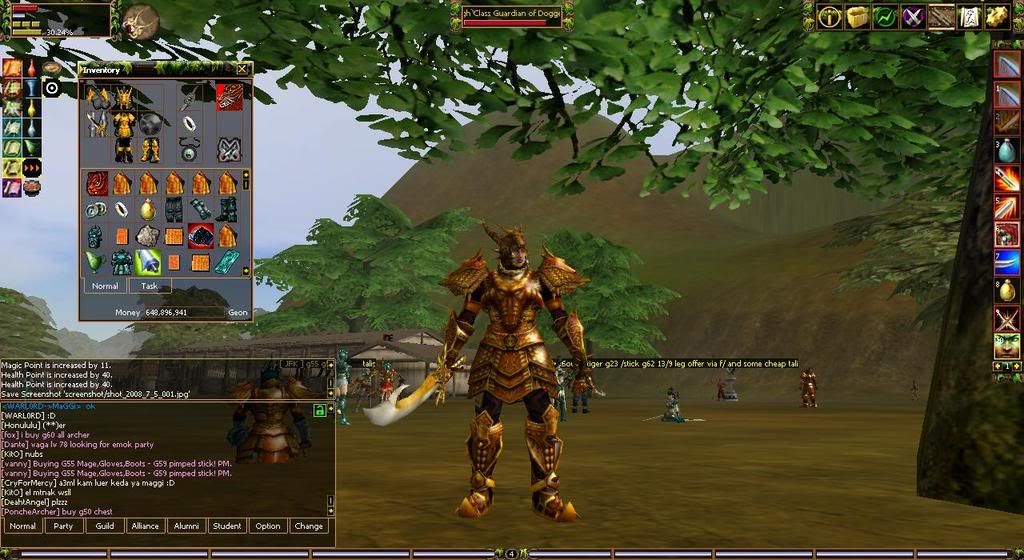Open the yellow info icon menu
The width and height of the screenshot is (1024, 560).
pos(829,16)
